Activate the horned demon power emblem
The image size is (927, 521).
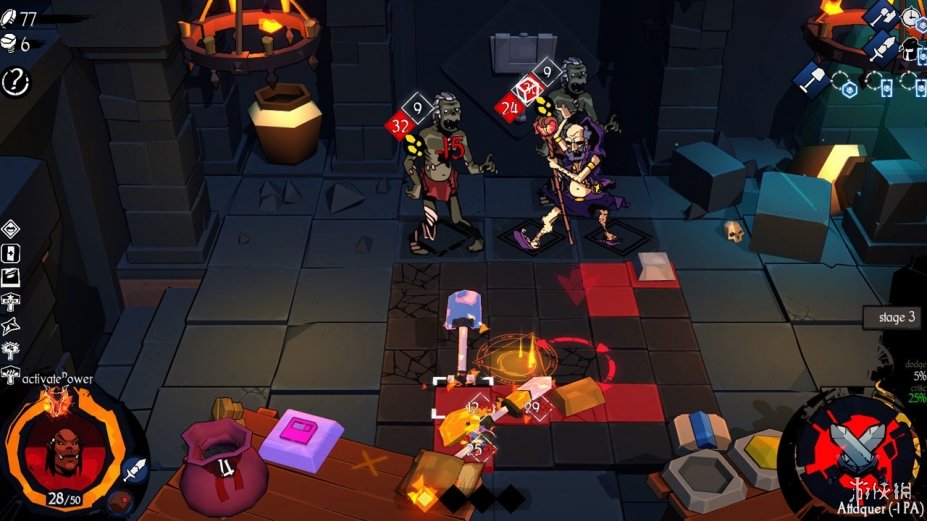tap(58, 402)
